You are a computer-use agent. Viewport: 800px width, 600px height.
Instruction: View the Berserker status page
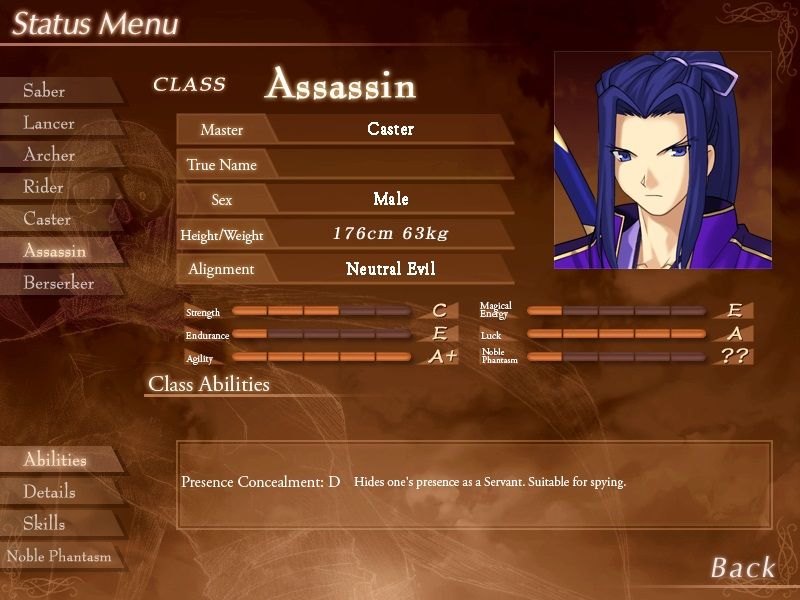coord(59,283)
